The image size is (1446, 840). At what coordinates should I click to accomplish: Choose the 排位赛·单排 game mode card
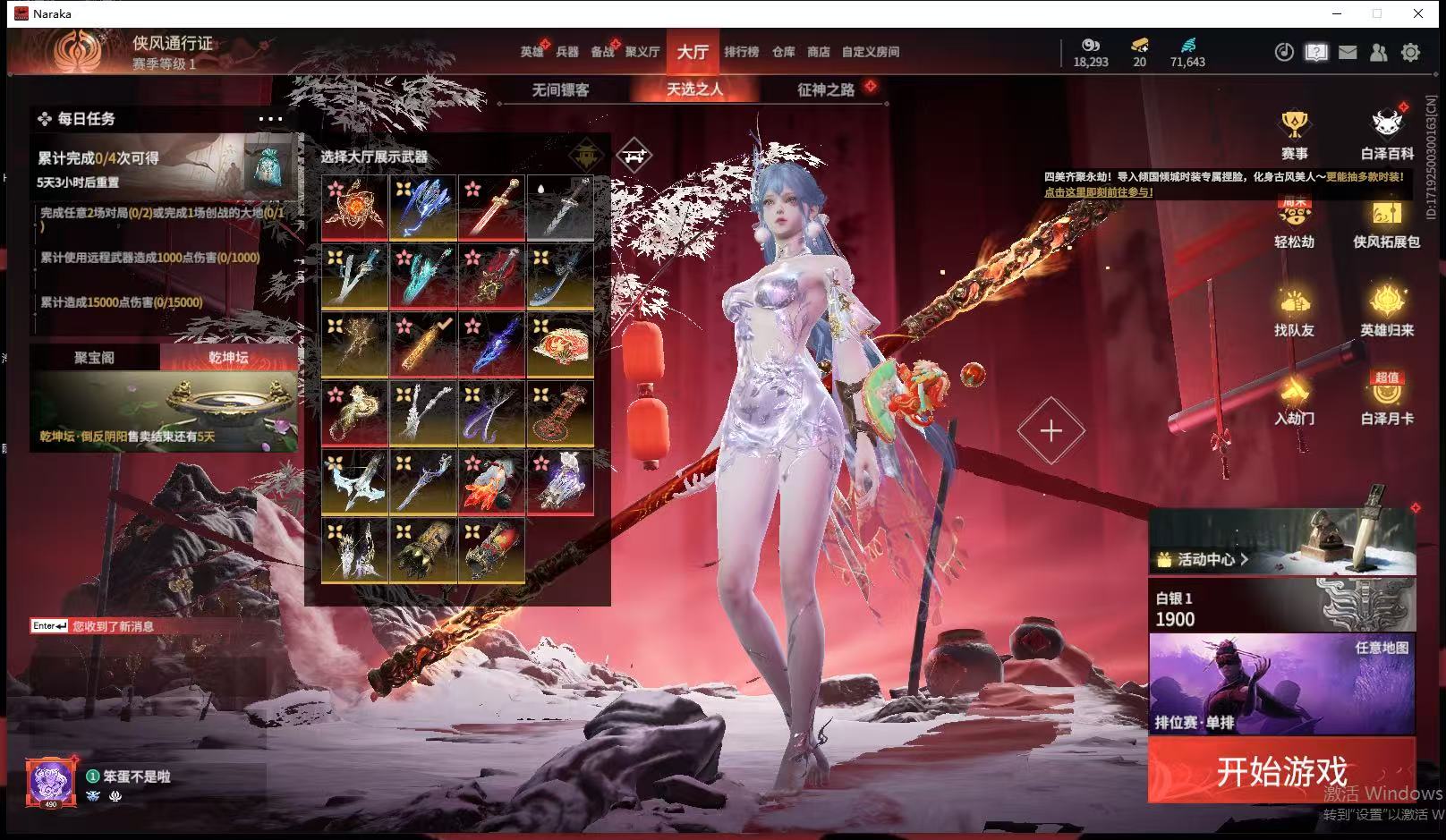(x=1281, y=684)
